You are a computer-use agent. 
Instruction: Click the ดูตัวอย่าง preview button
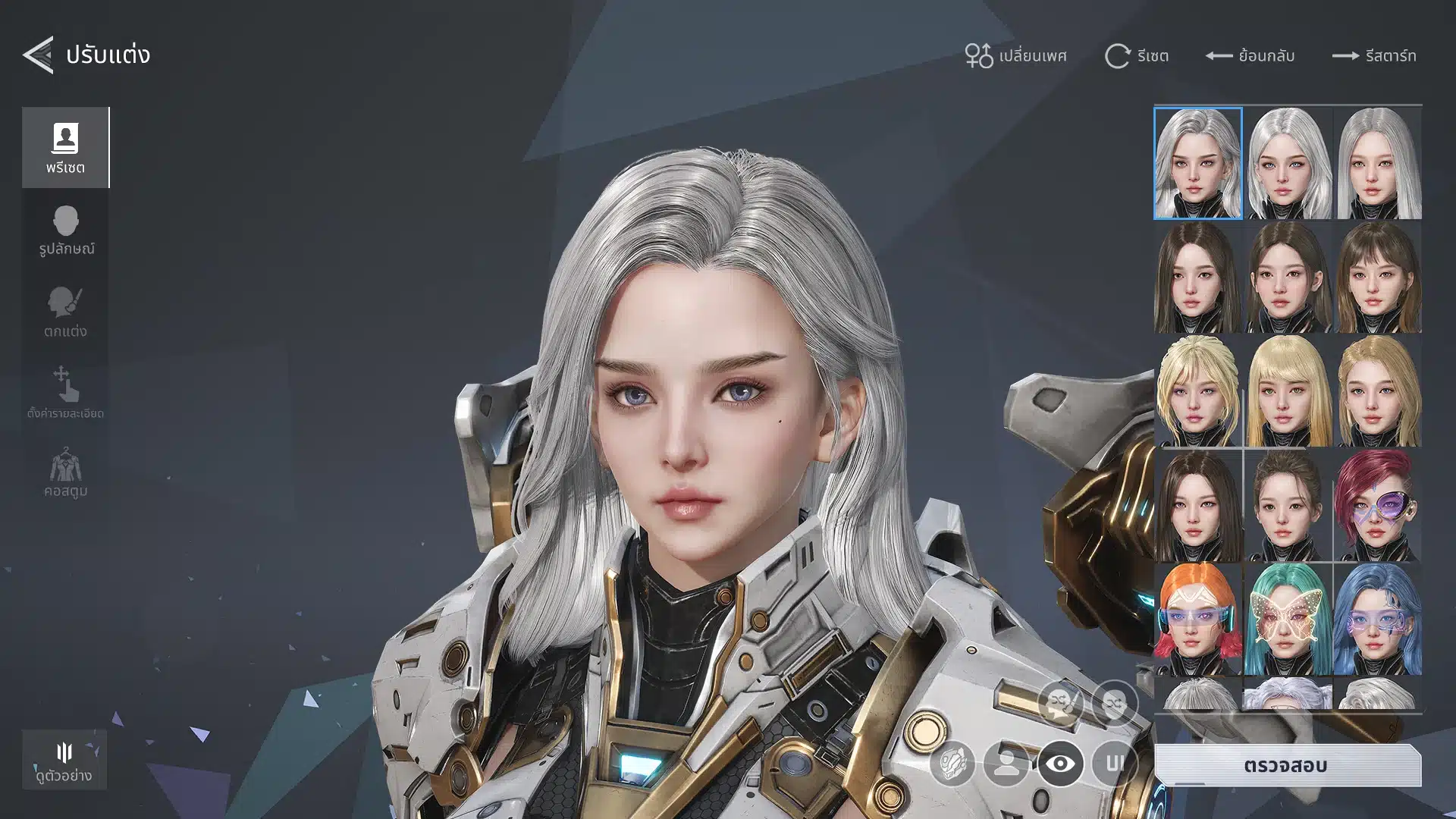[x=64, y=761]
